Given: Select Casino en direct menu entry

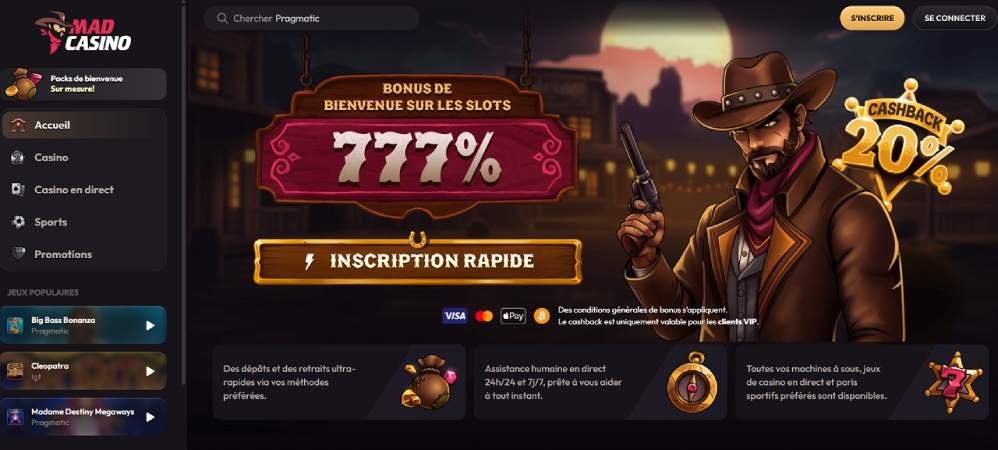Looking at the screenshot, I should pos(74,190).
